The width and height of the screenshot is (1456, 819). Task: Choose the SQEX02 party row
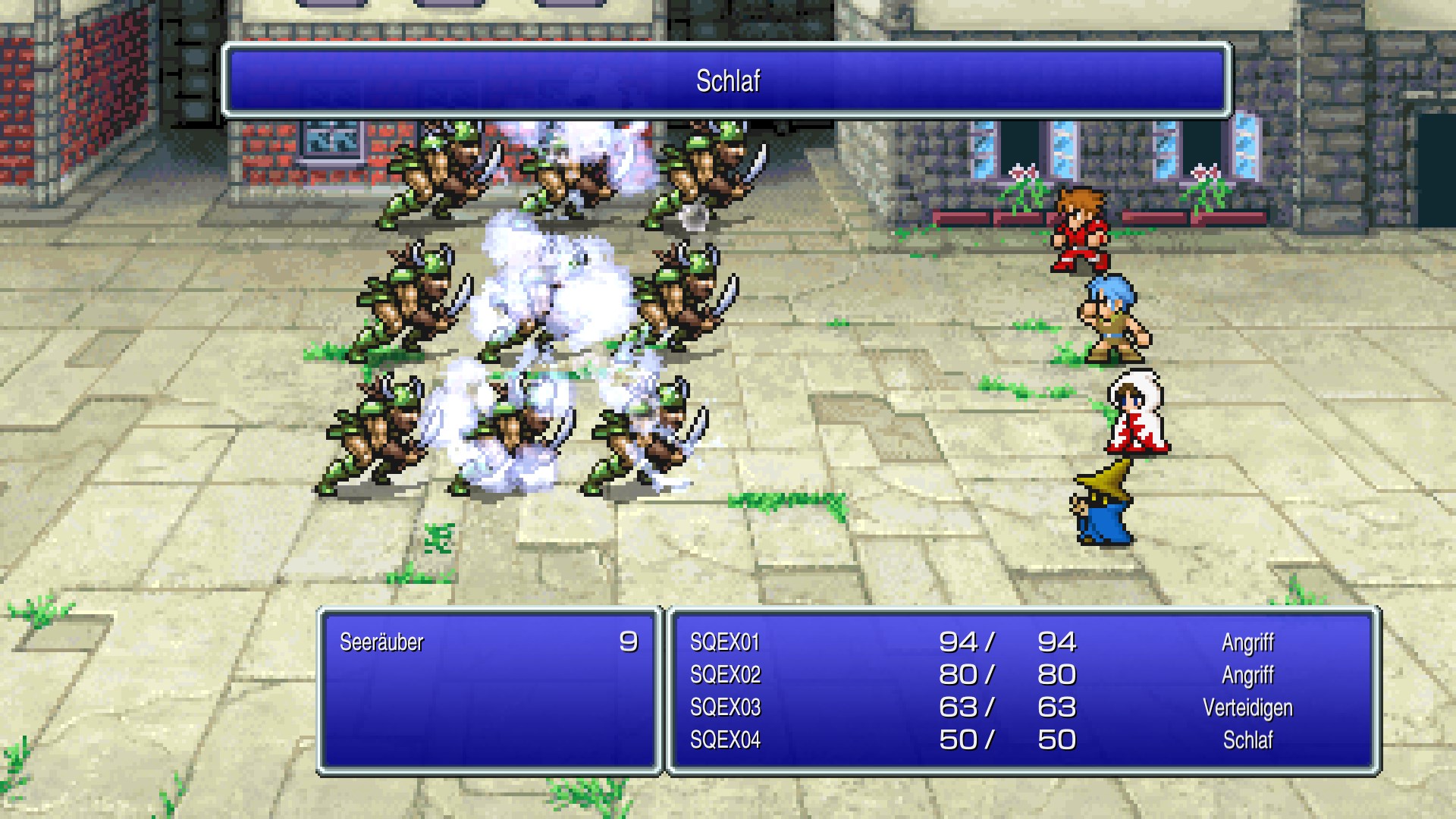[x=725, y=675]
